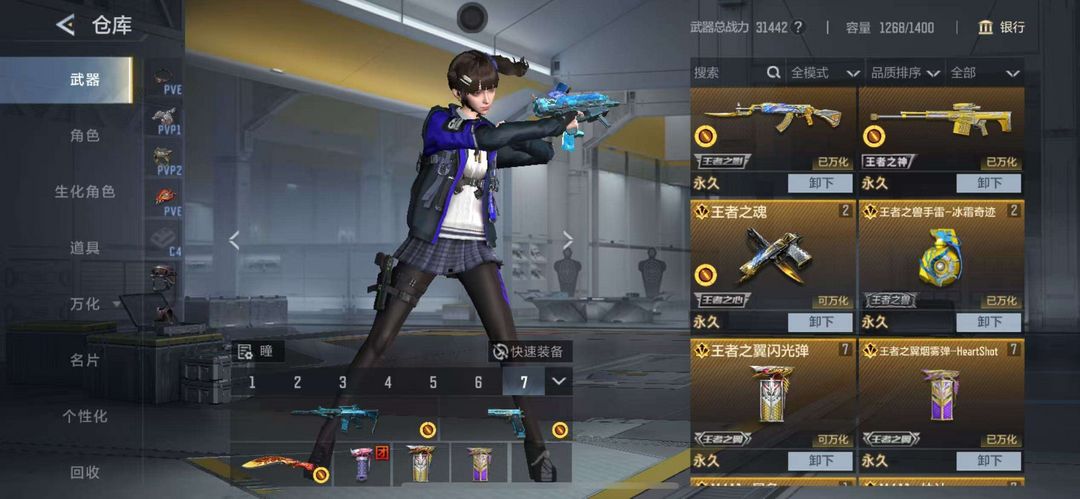The height and width of the screenshot is (499, 1080).
Task: Open the 回收 tab
Action: [x=85, y=471]
